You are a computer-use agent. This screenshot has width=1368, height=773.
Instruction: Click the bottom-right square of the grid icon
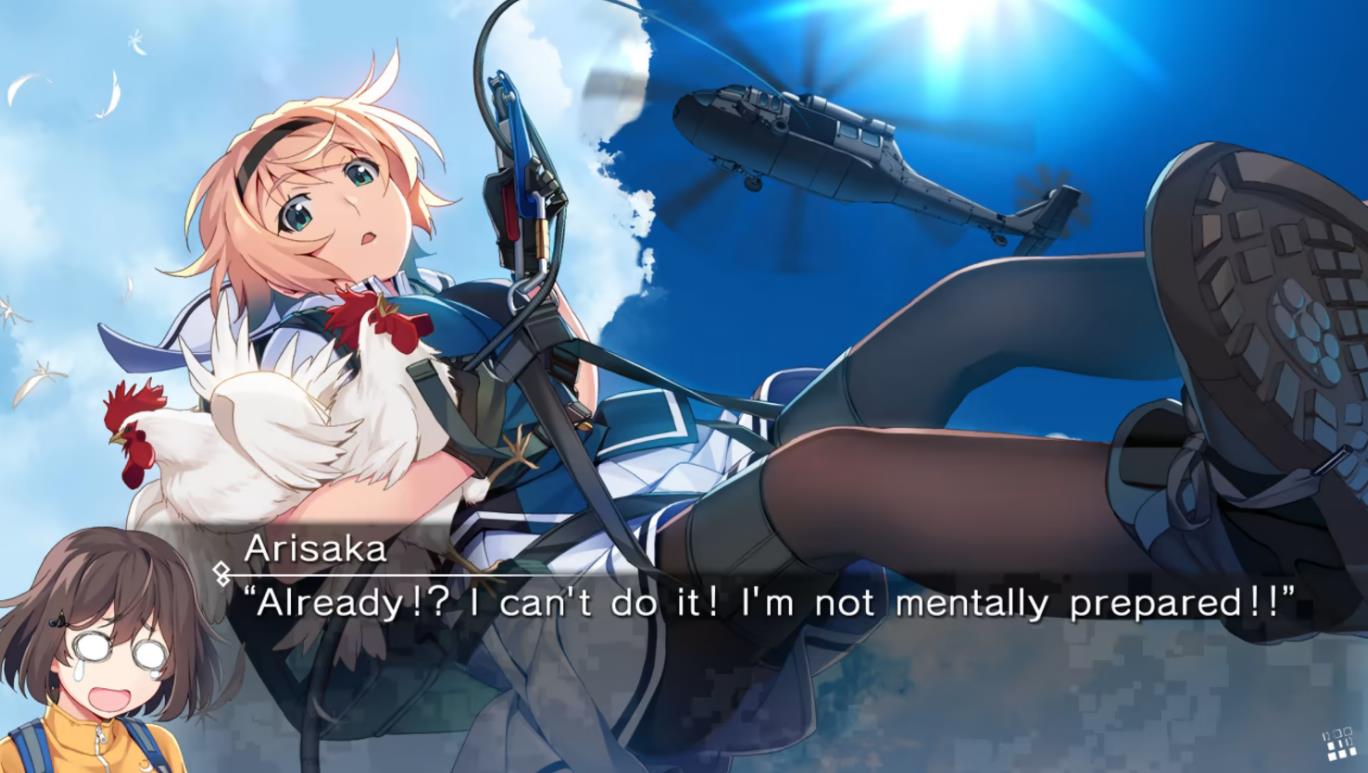coord(1353,752)
